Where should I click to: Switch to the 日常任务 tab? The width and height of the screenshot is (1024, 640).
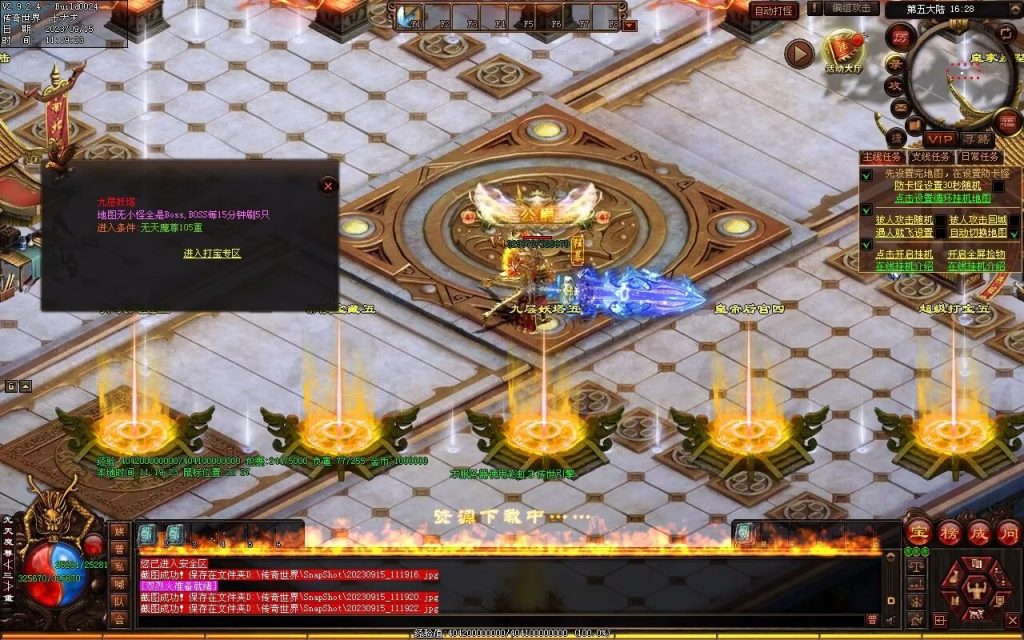979,157
